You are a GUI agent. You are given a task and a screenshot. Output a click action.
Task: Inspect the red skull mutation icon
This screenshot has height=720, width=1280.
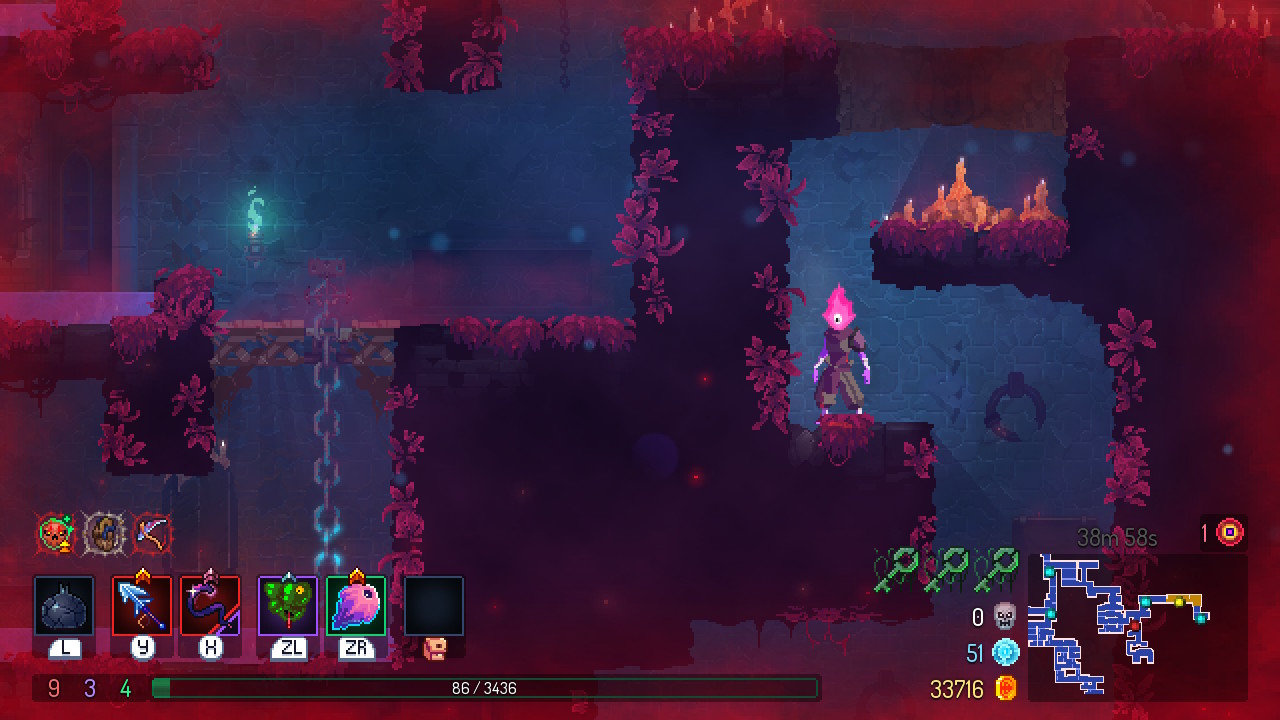pyautogui.click(x=56, y=533)
